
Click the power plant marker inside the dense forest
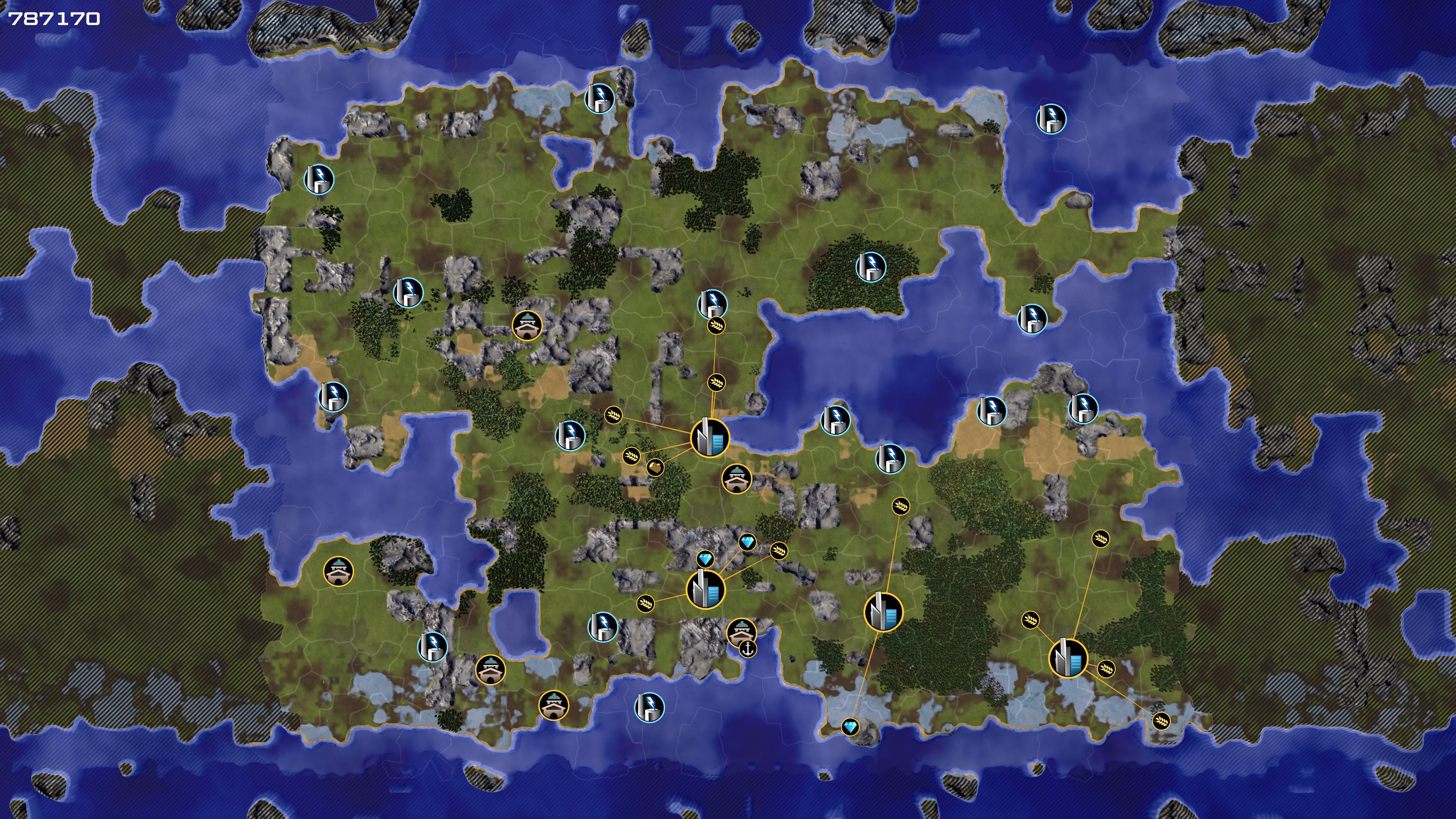(871, 267)
